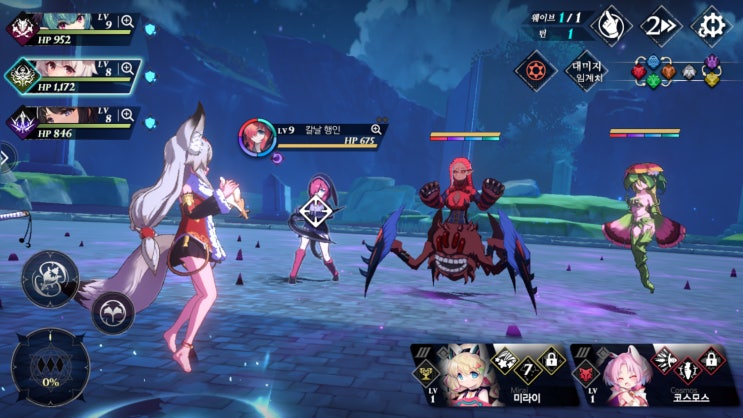Expand the left-edge arrow panel
This screenshot has height=418, width=743.
[x=4, y=157]
